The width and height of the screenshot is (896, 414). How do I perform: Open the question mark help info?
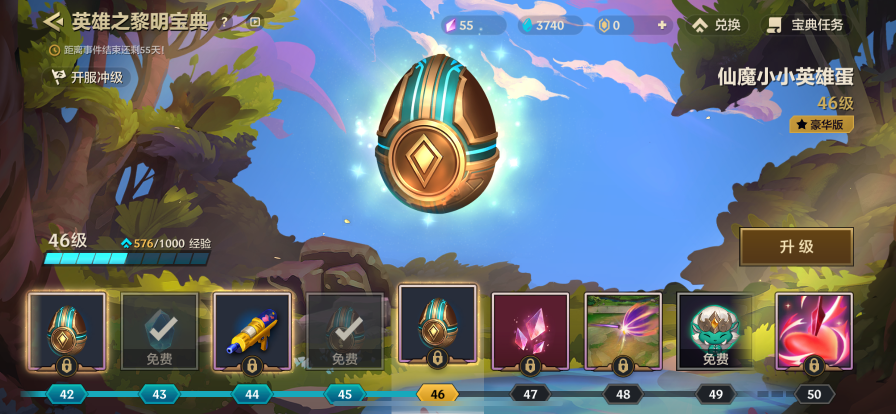tap(224, 21)
